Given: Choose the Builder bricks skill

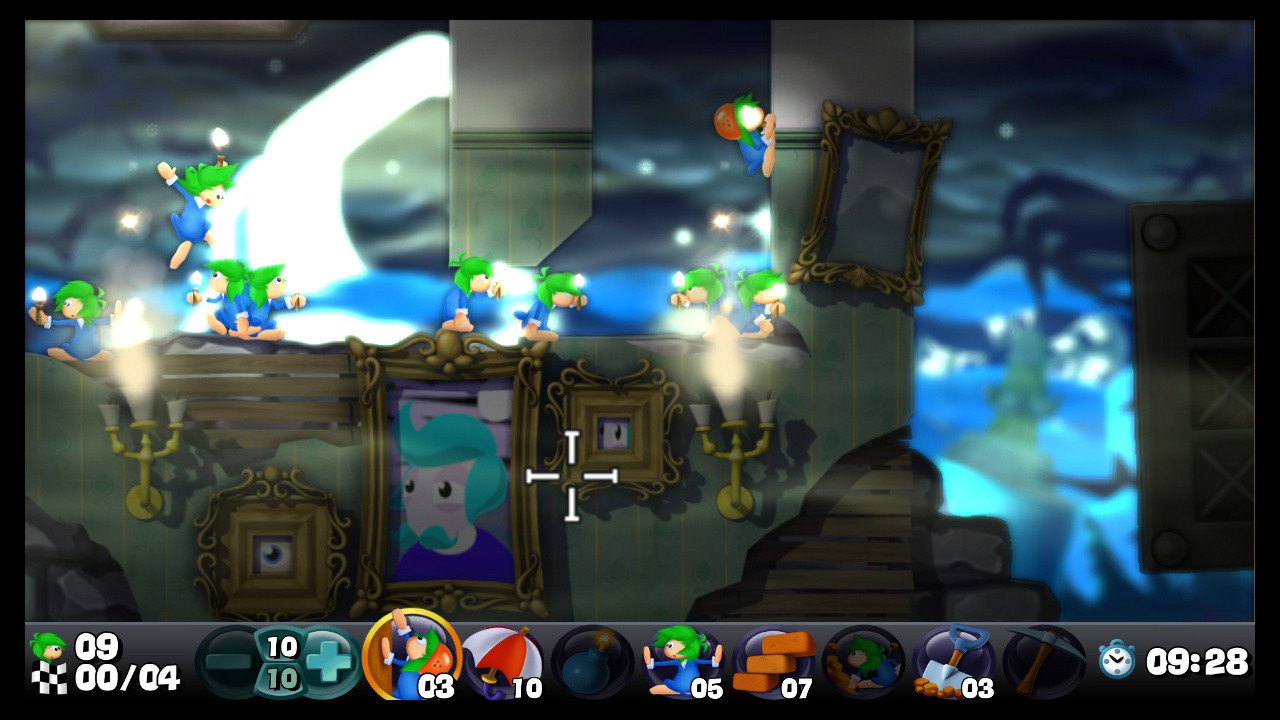Looking at the screenshot, I should point(773,662).
